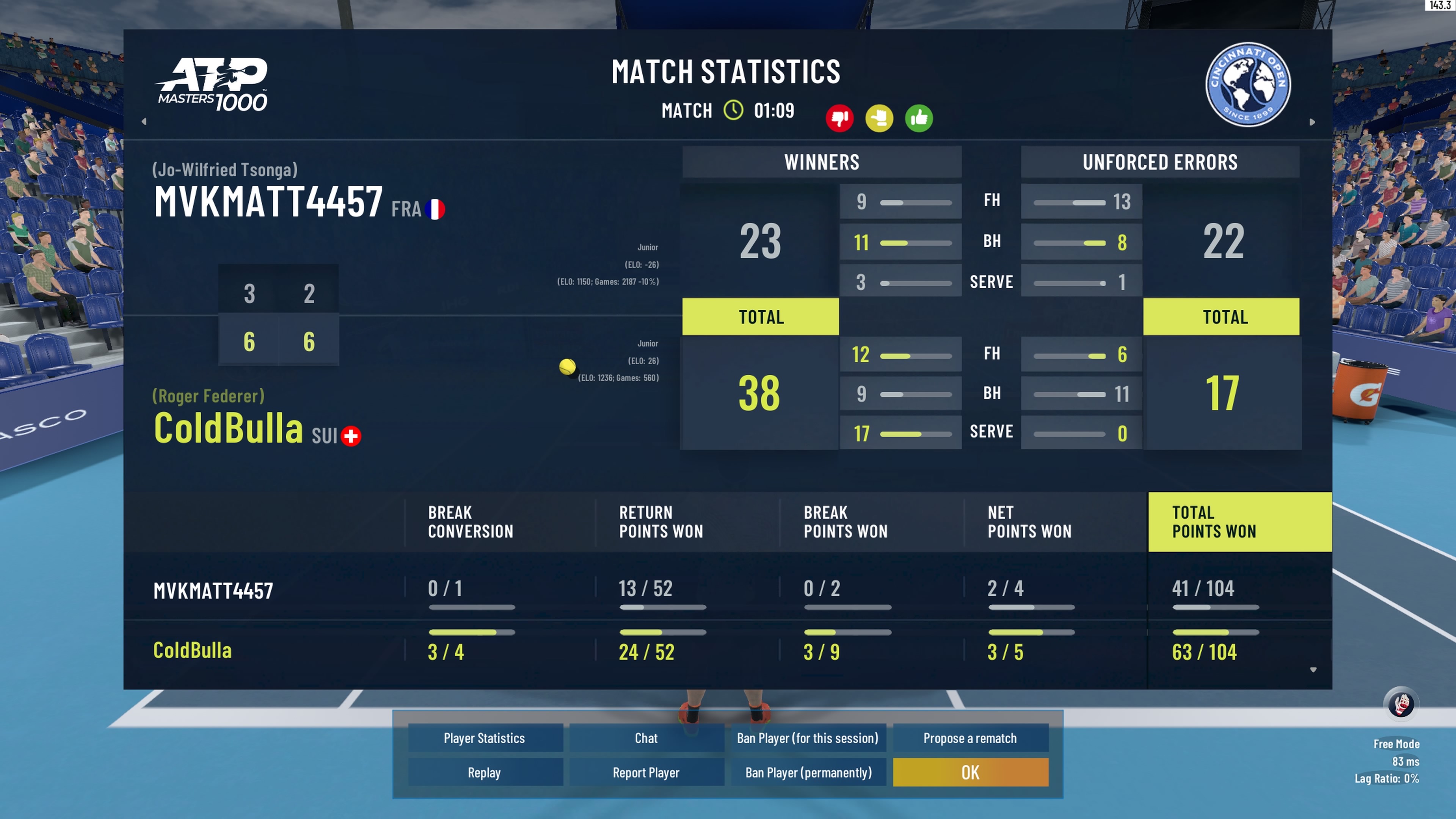This screenshot has height=819, width=1456.
Task: Give the green thumbs-up rating
Action: coord(918,118)
